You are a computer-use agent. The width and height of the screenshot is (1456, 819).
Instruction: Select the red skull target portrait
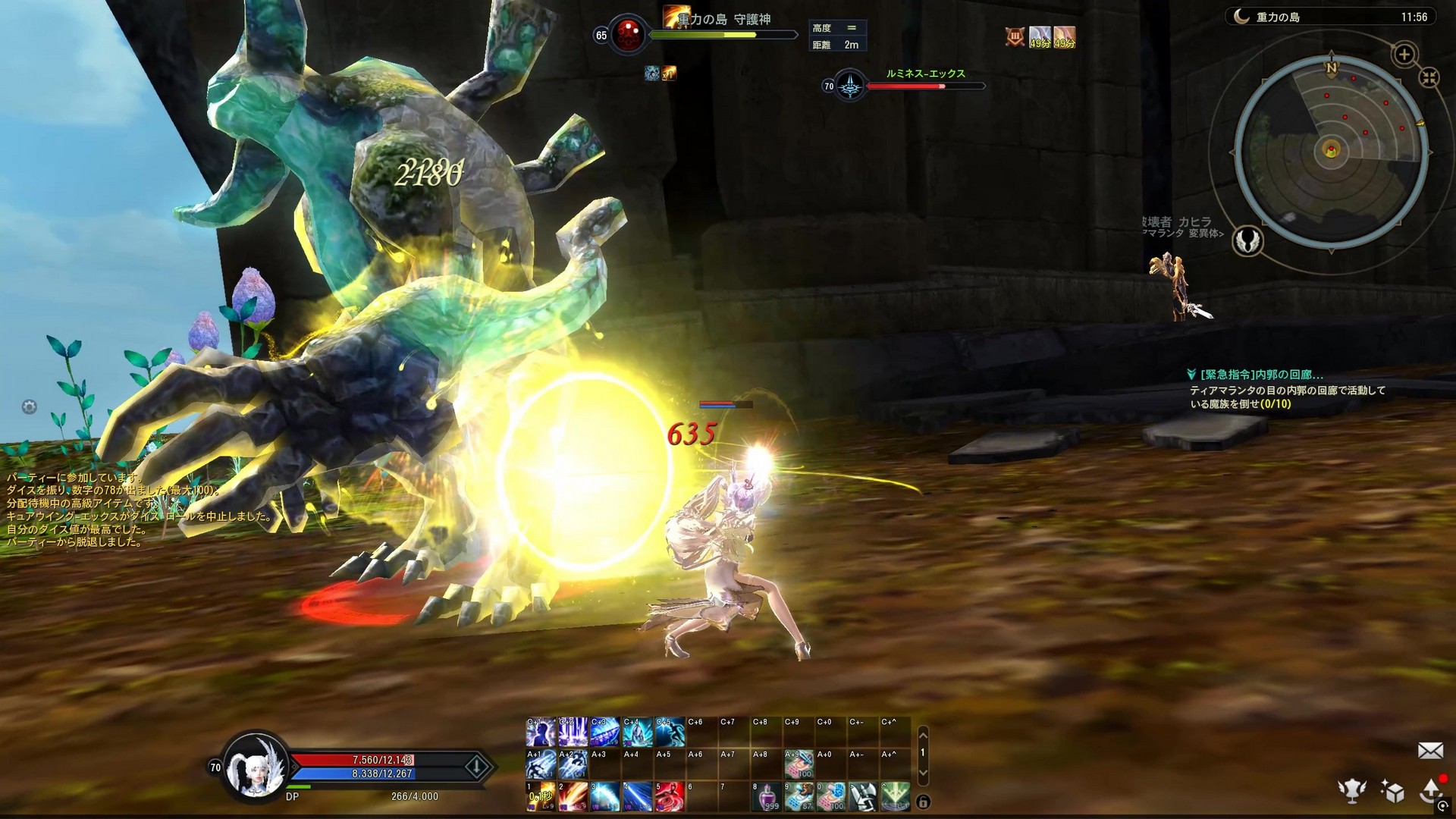[x=627, y=35]
